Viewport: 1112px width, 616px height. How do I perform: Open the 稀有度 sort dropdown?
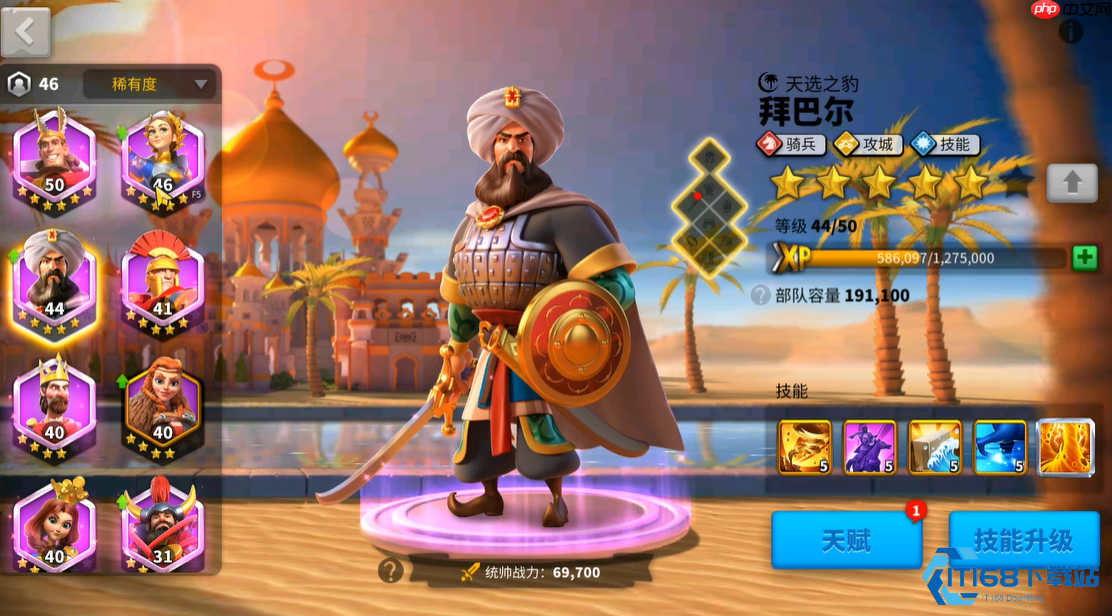tap(149, 84)
